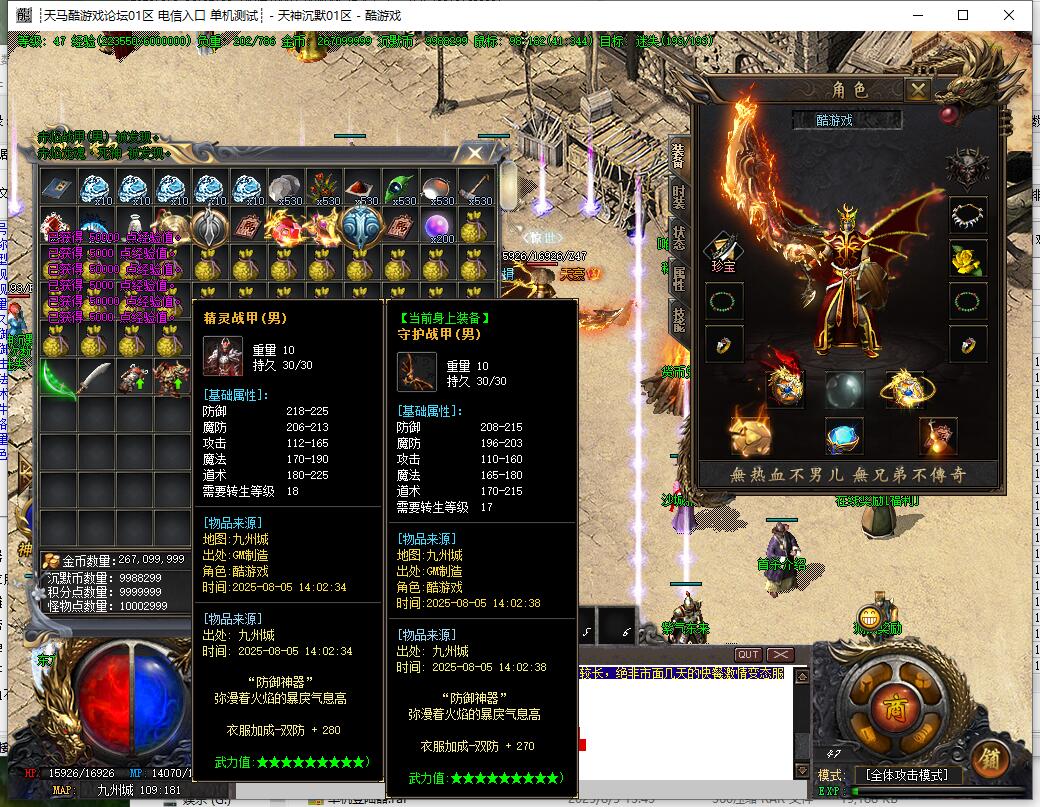Select the blue crystal gem slot
Viewport: 1040px width, 807px height.
click(x=845, y=436)
